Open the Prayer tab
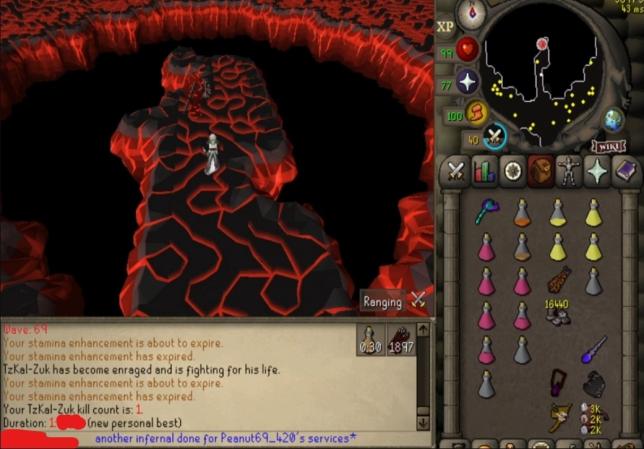This screenshot has width=644, height=449. coord(597,170)
